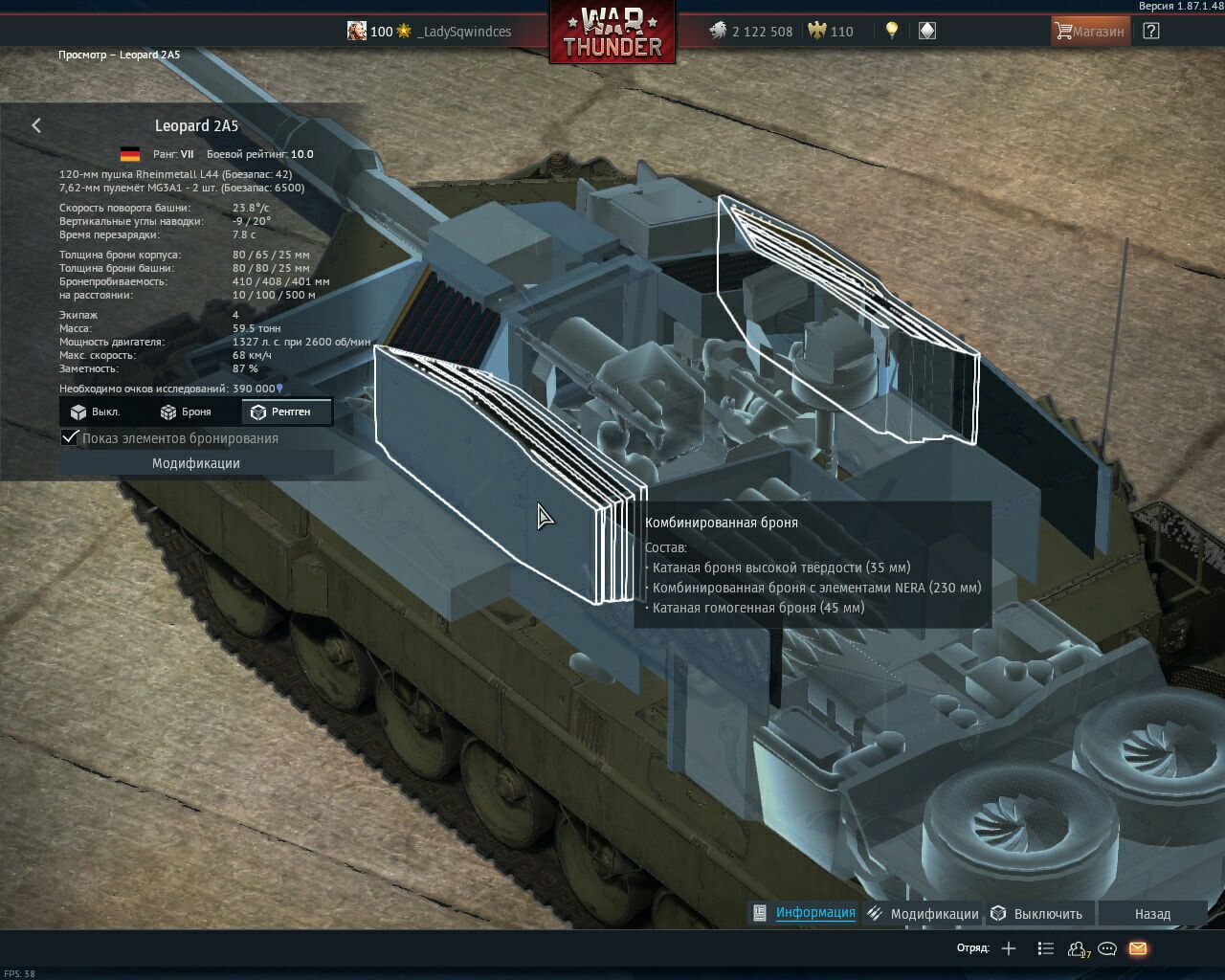The height and width of the screenshot is (980, 1225).
Task: Click the light bulb icon
Action: coord(892,31)
